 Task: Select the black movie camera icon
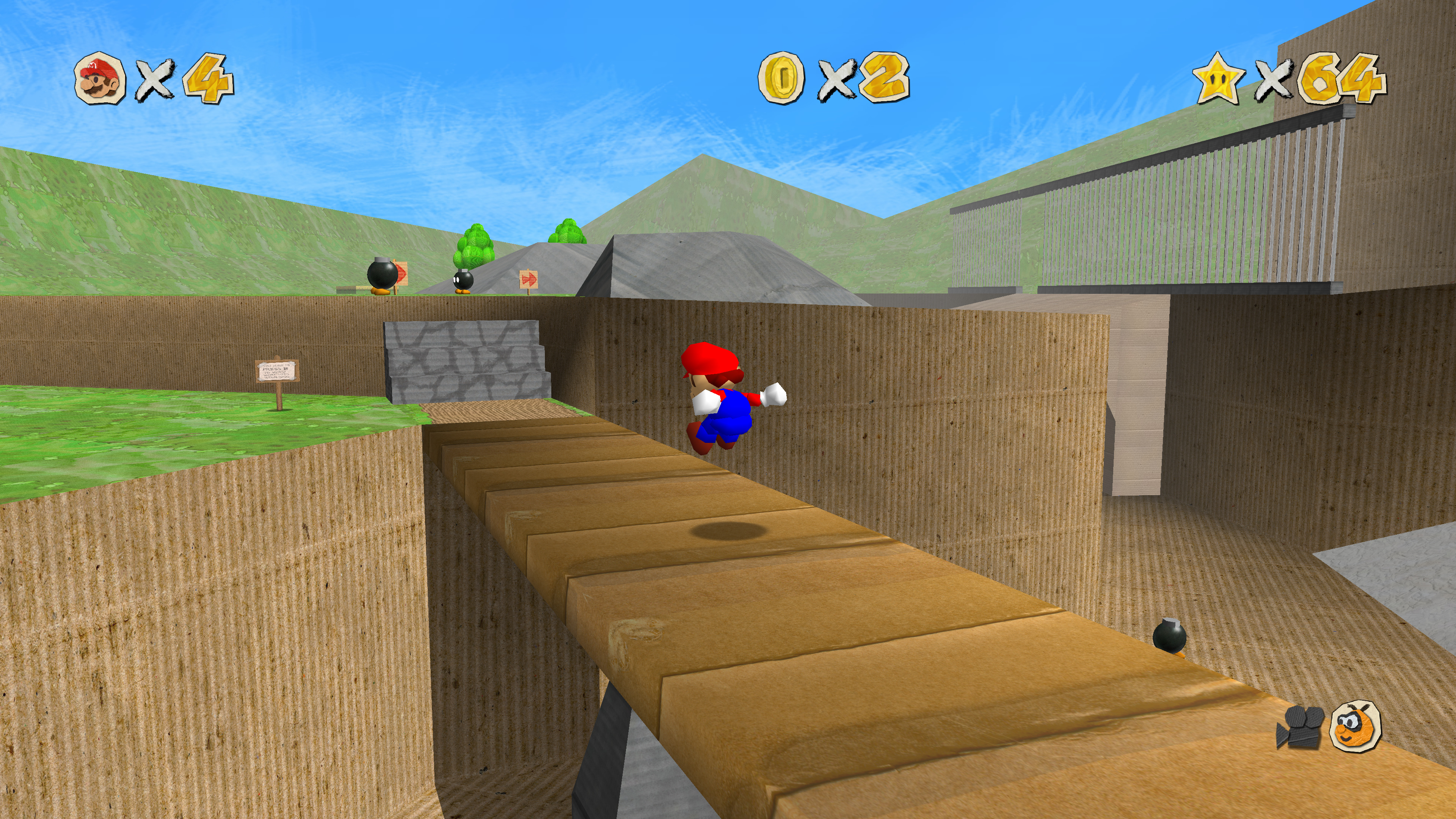coord(1299,727)
